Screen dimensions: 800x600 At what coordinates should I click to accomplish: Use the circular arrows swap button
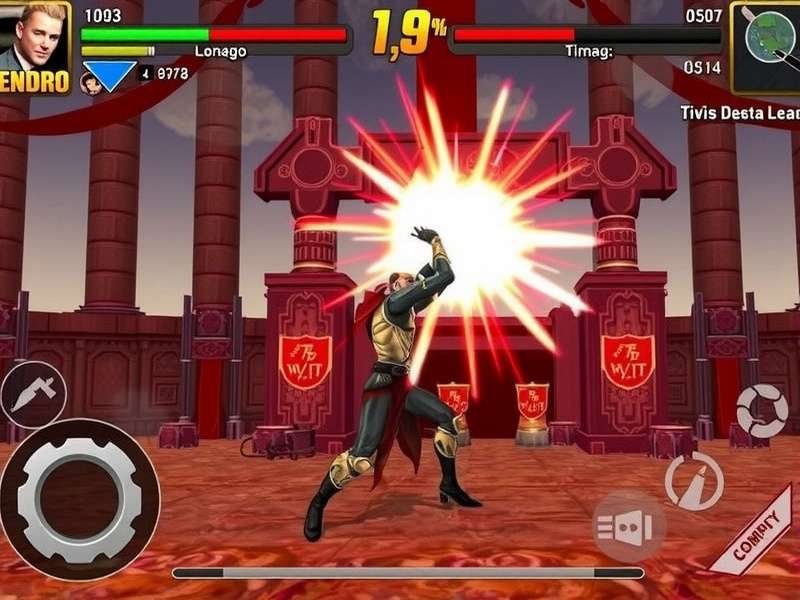pyautogui.click(x=762, y=410)
